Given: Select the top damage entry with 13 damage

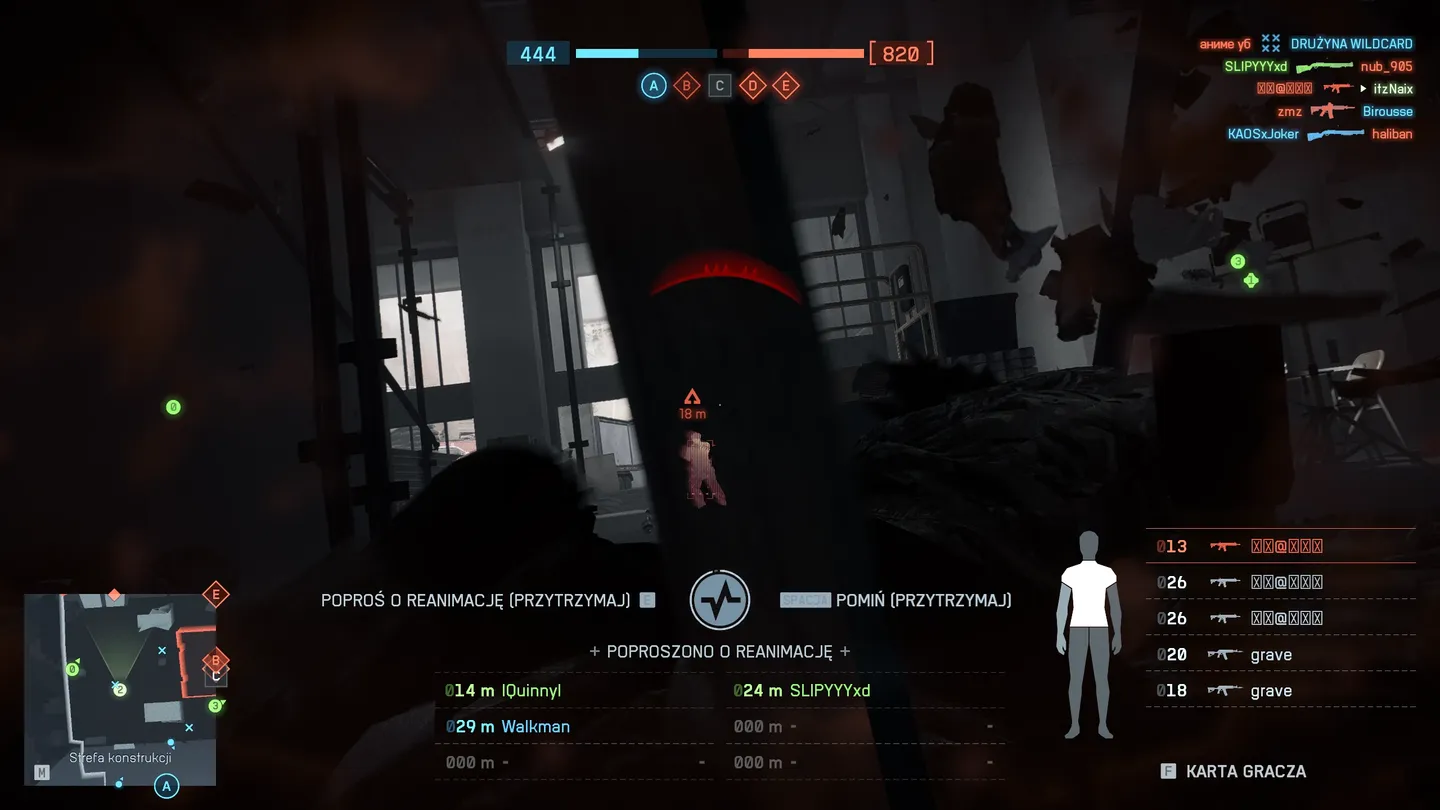Looking at the screenshot, I should (x=1280, y=546).
